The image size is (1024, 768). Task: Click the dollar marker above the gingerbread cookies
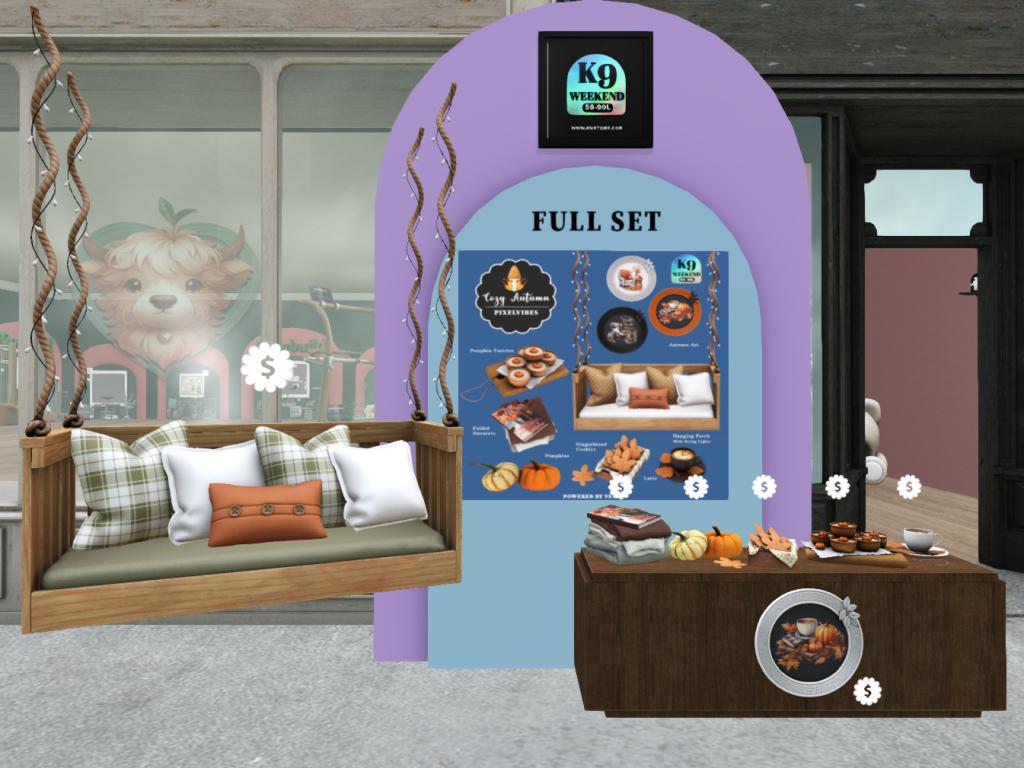764,487
